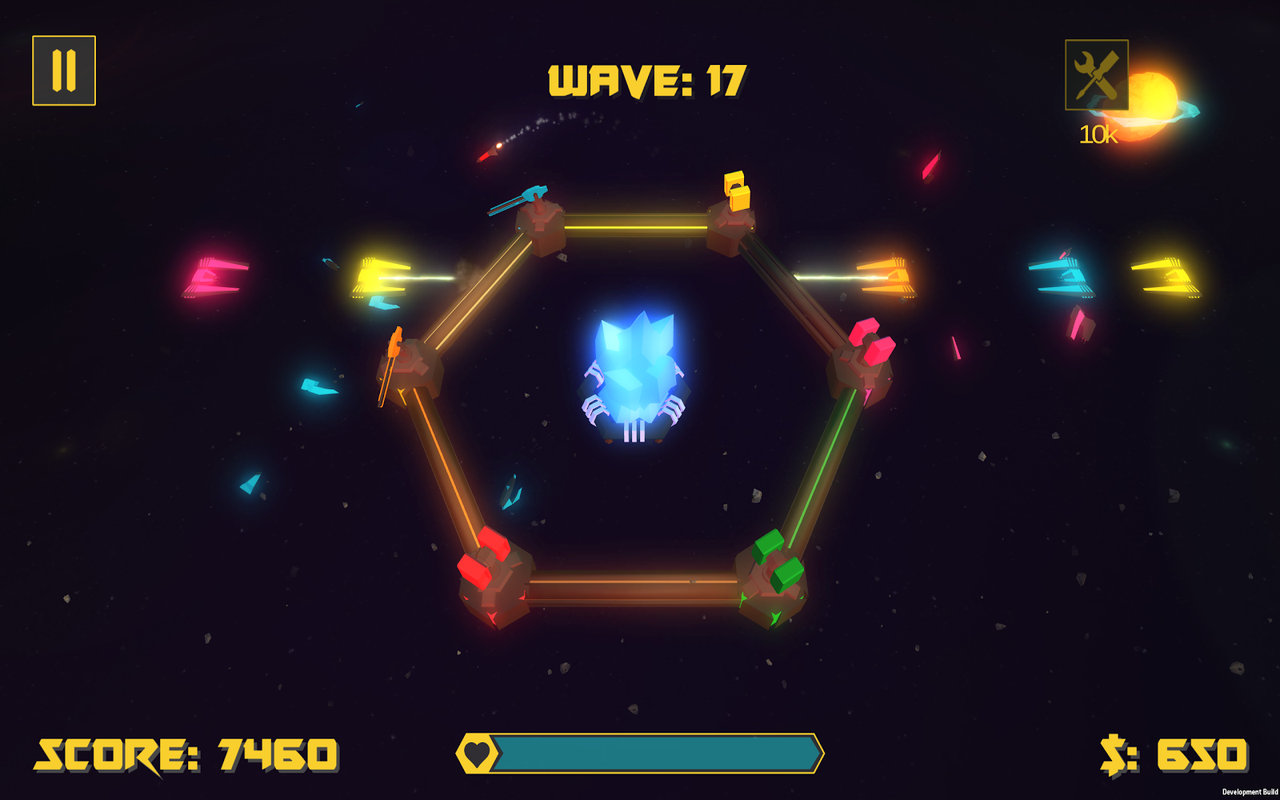Open the 10k wrench-and-screwdriver repair upgrade
The image size is (1280, 800).
point(1096,75)
